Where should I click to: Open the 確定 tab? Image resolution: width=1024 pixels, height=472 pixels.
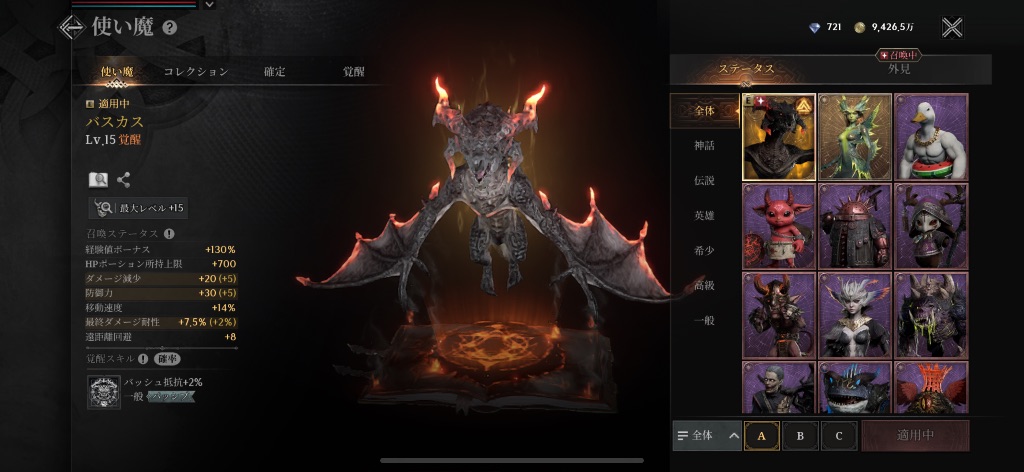click(x=274, y=72)
